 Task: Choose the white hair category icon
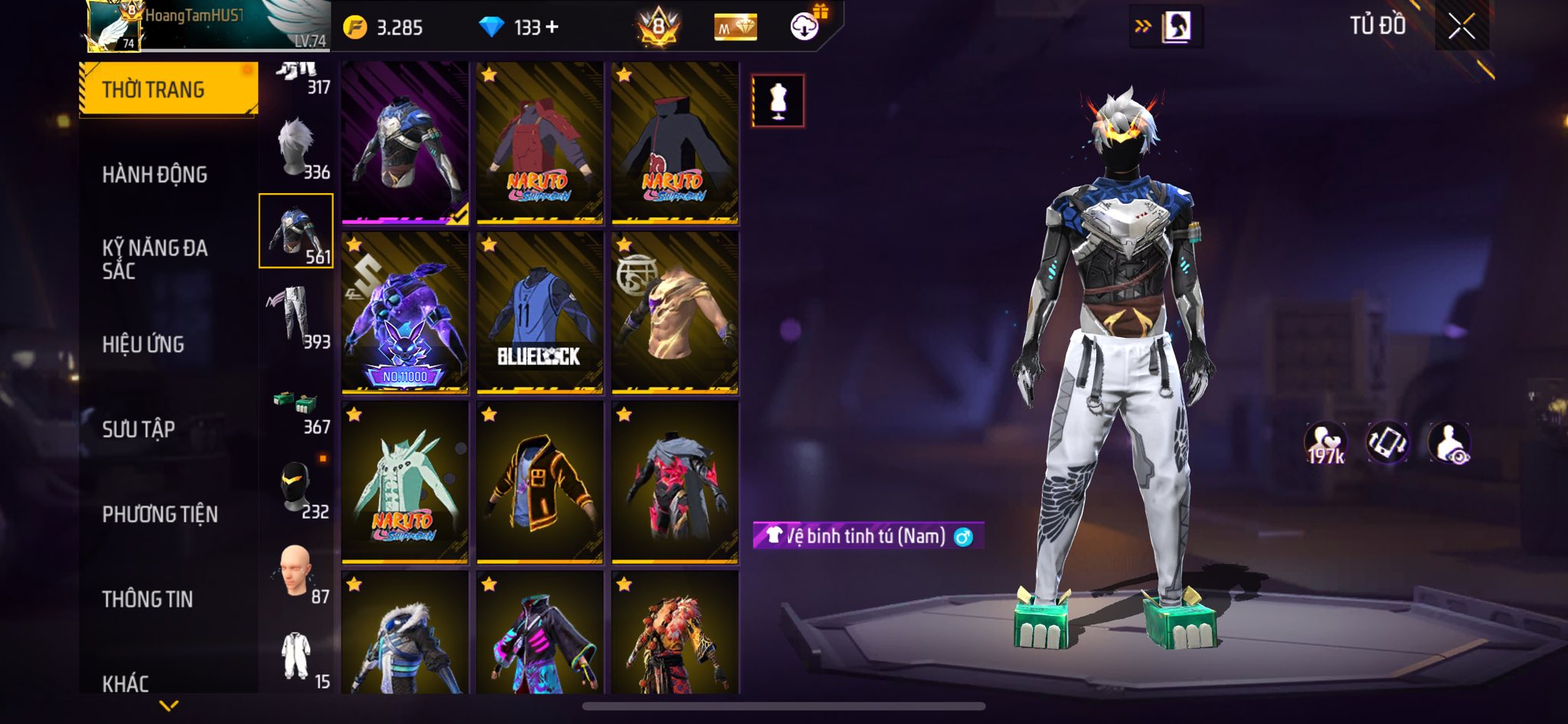296,146
